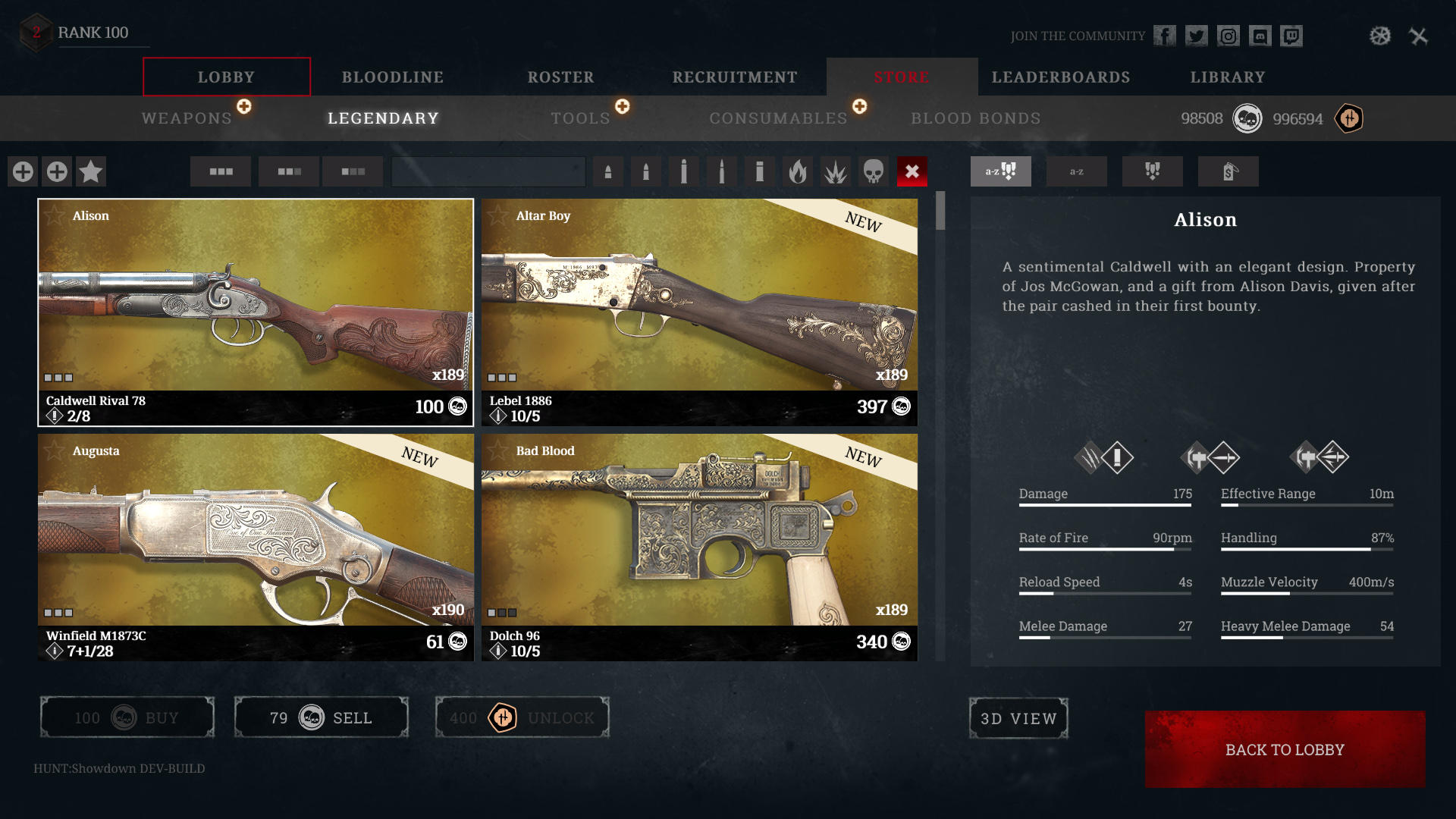Image resolution: width=1456 pixels, height=819 pixels.
Task: Switch to the Tools category
Action: point(580,118)
